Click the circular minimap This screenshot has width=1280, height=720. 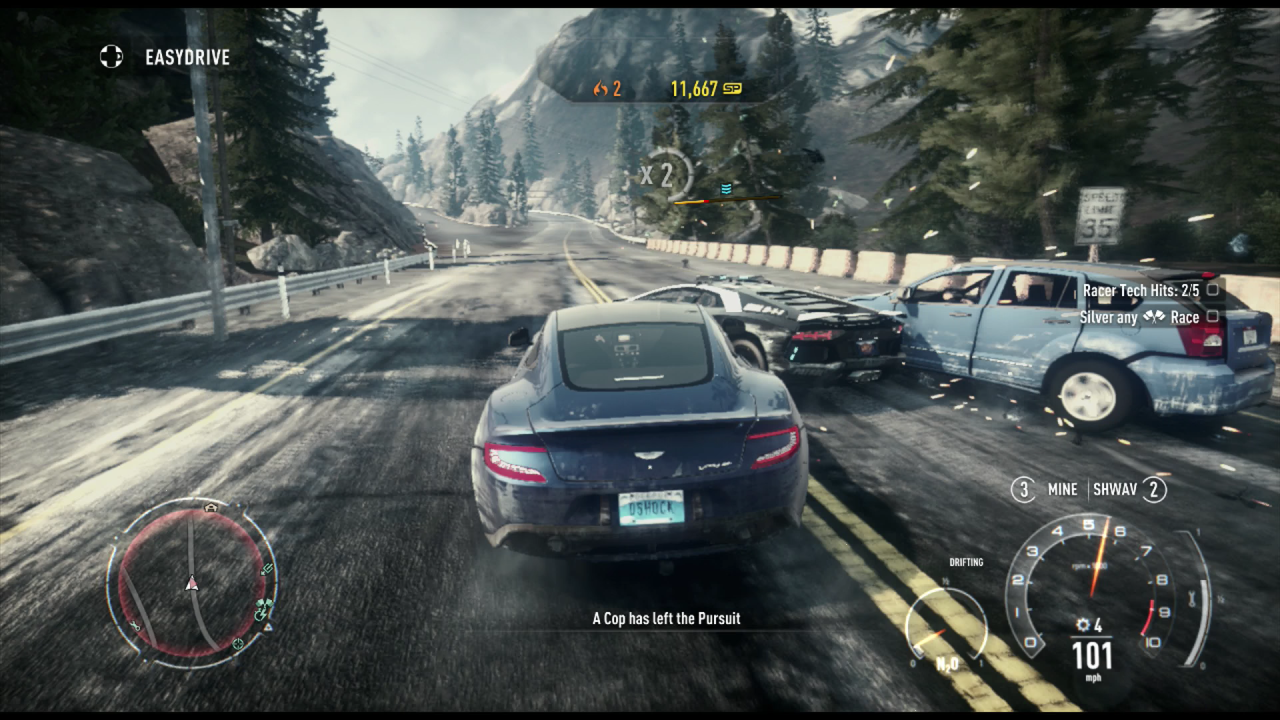(191, 582)
